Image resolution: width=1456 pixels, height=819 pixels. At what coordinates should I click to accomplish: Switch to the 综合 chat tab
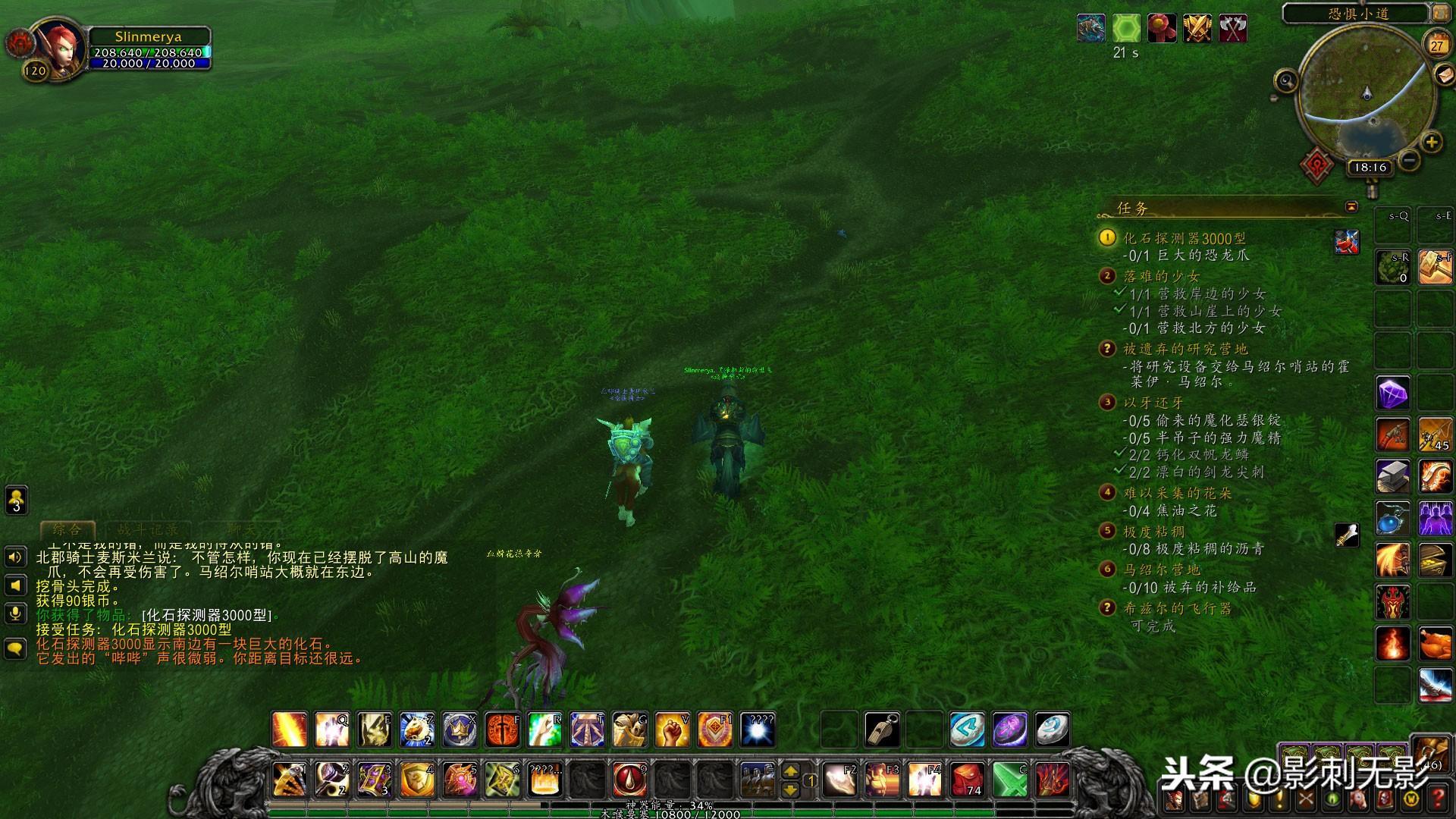pyautogui.click(x=67, y=529)
